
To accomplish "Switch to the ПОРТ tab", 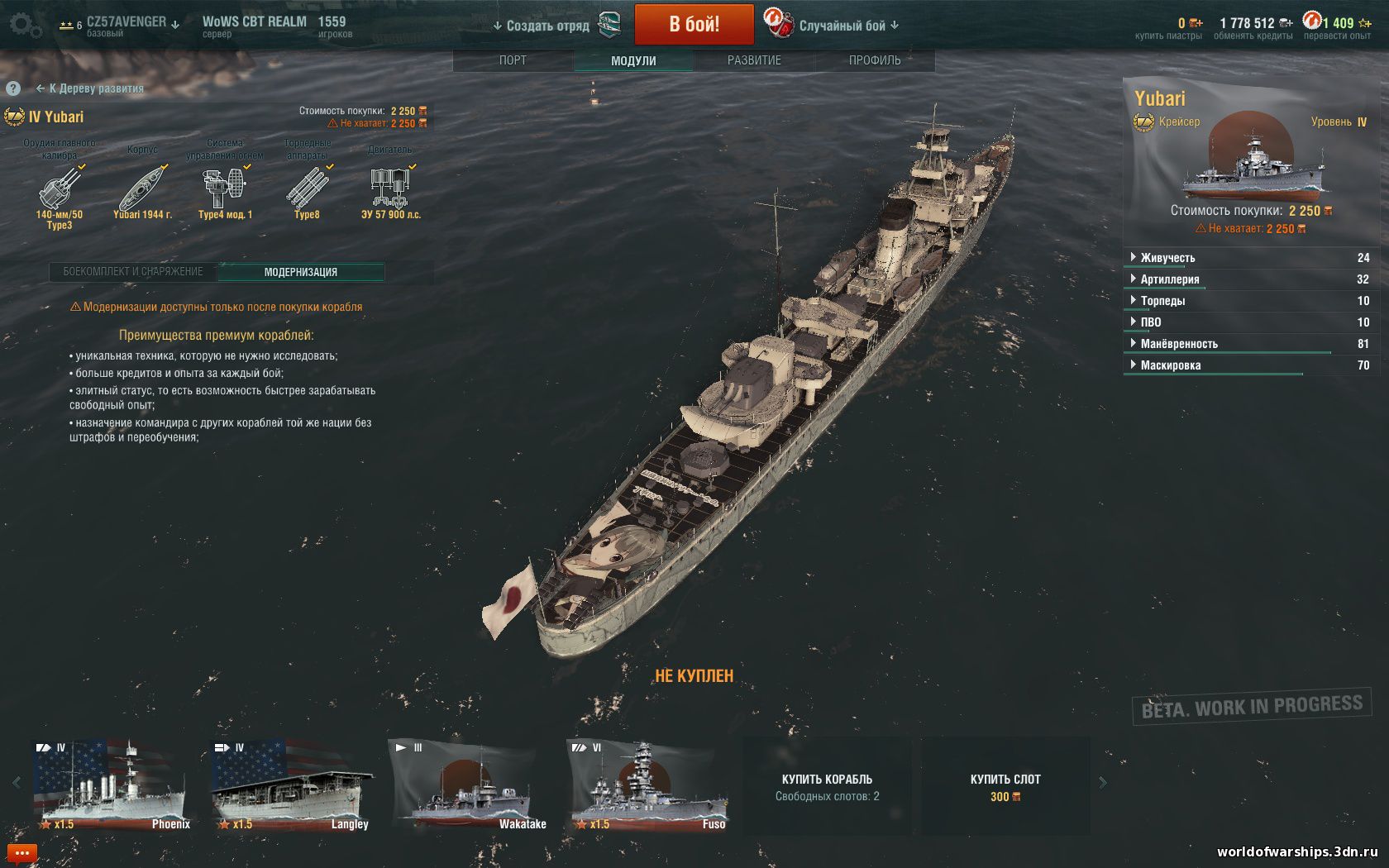I will click(x=513, y=60).
